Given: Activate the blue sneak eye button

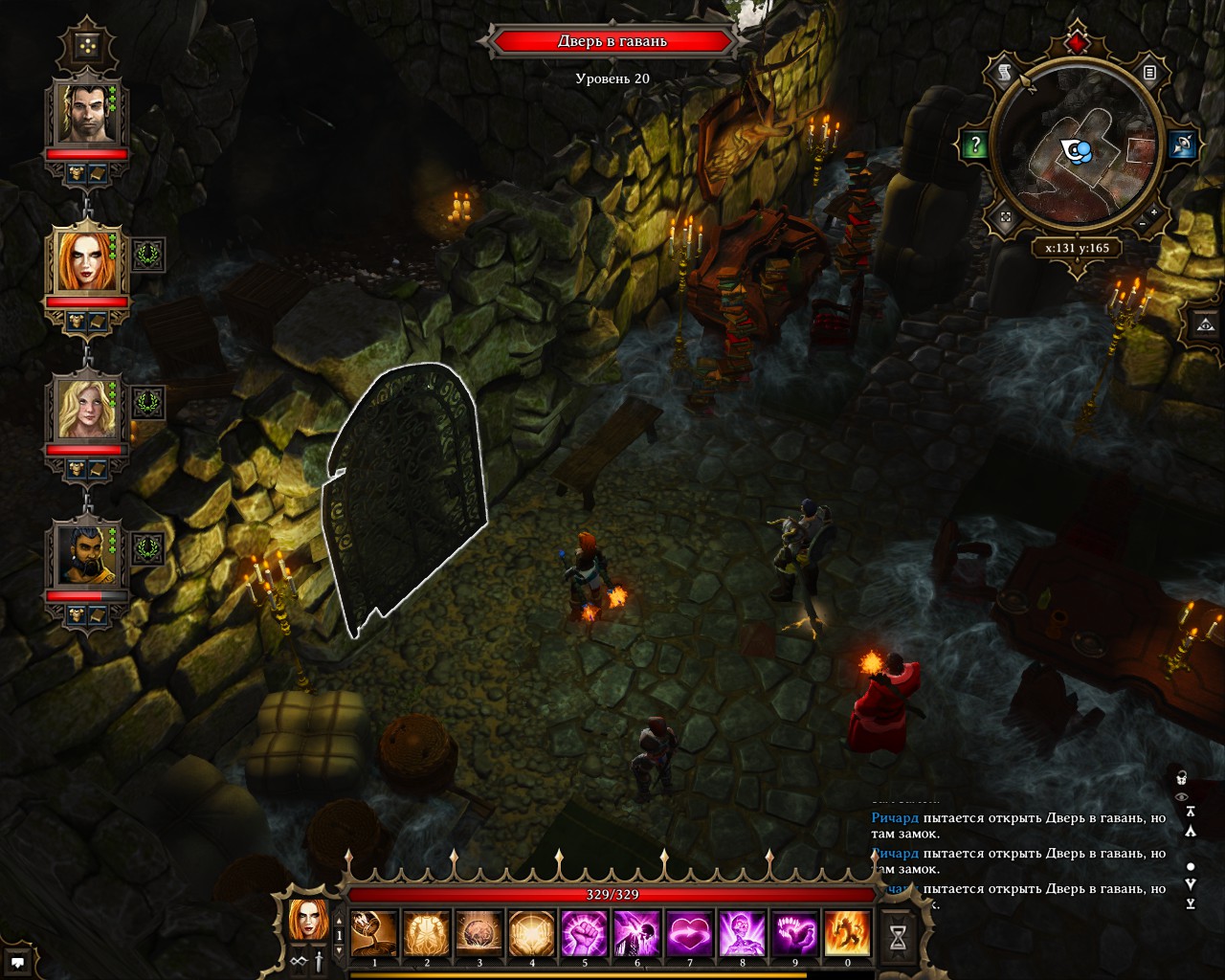Looking at the screenshot, I should [1183, 145].
